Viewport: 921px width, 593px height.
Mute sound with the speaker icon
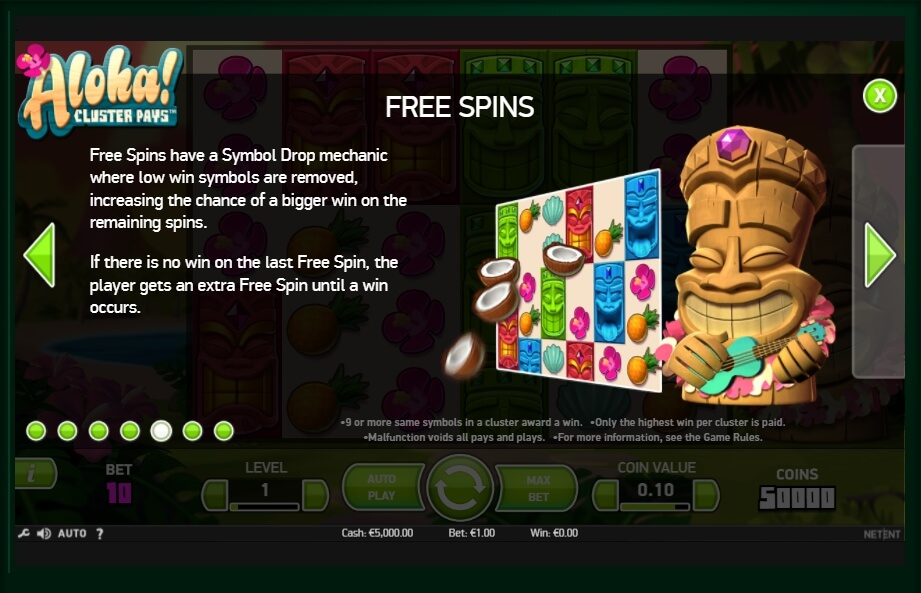coord(44,534)
